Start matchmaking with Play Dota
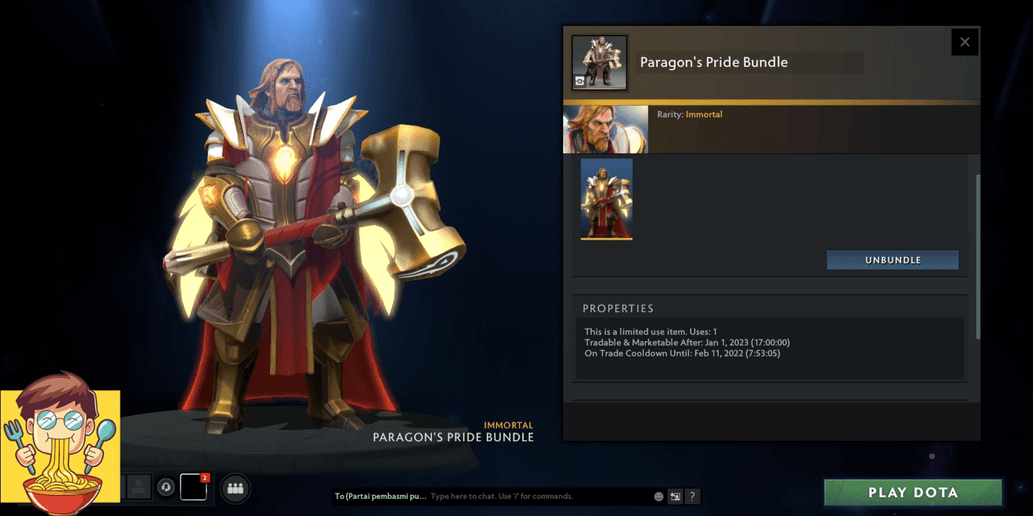 [912, 492]
